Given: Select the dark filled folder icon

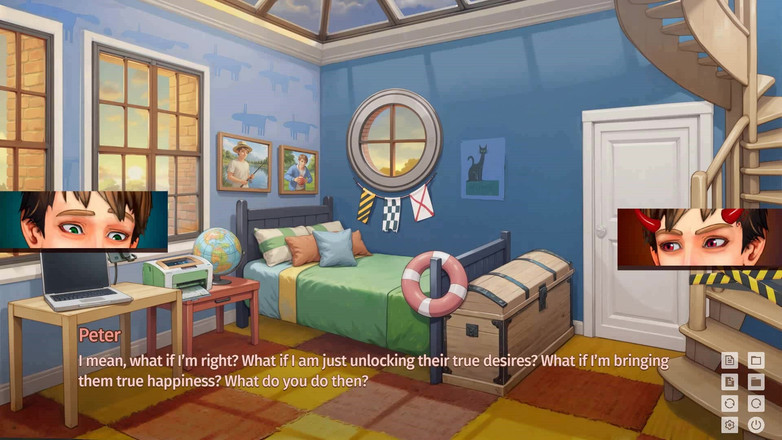Looking at the screenshot, I should pos(756,382).
